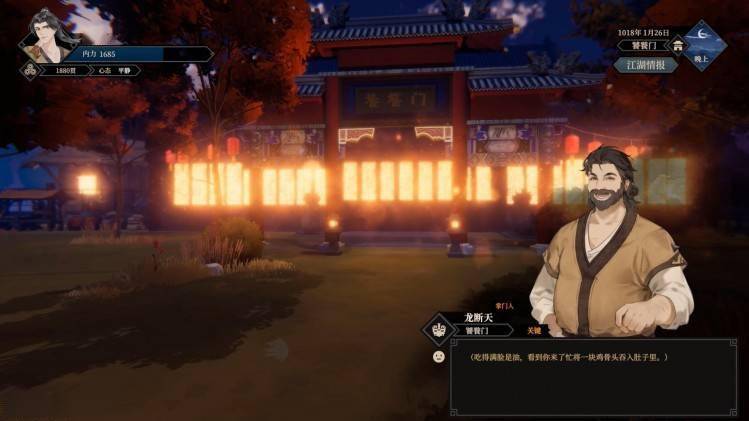Viewport: 749px width, 421px height.
Task: Select the 饕餮门 location icon
Action: [x=679, y=45]
